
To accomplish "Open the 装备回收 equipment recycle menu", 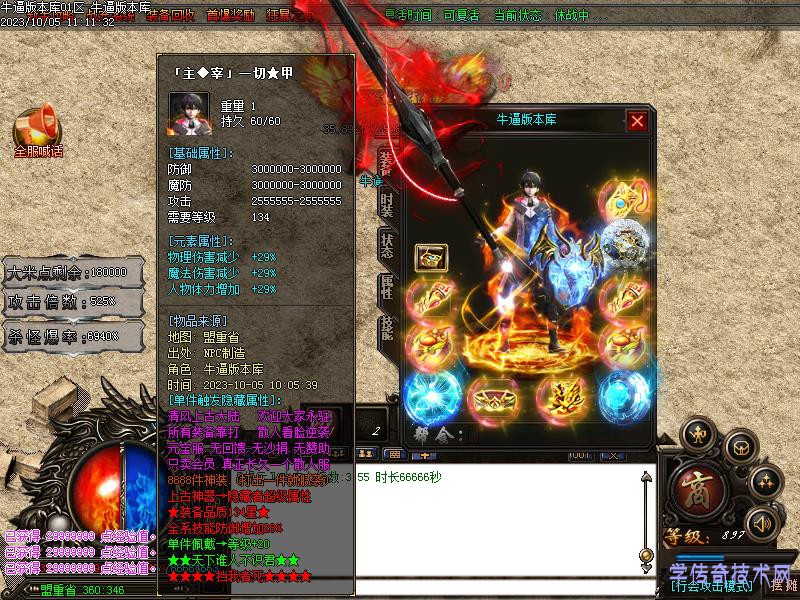I will 171,16.
